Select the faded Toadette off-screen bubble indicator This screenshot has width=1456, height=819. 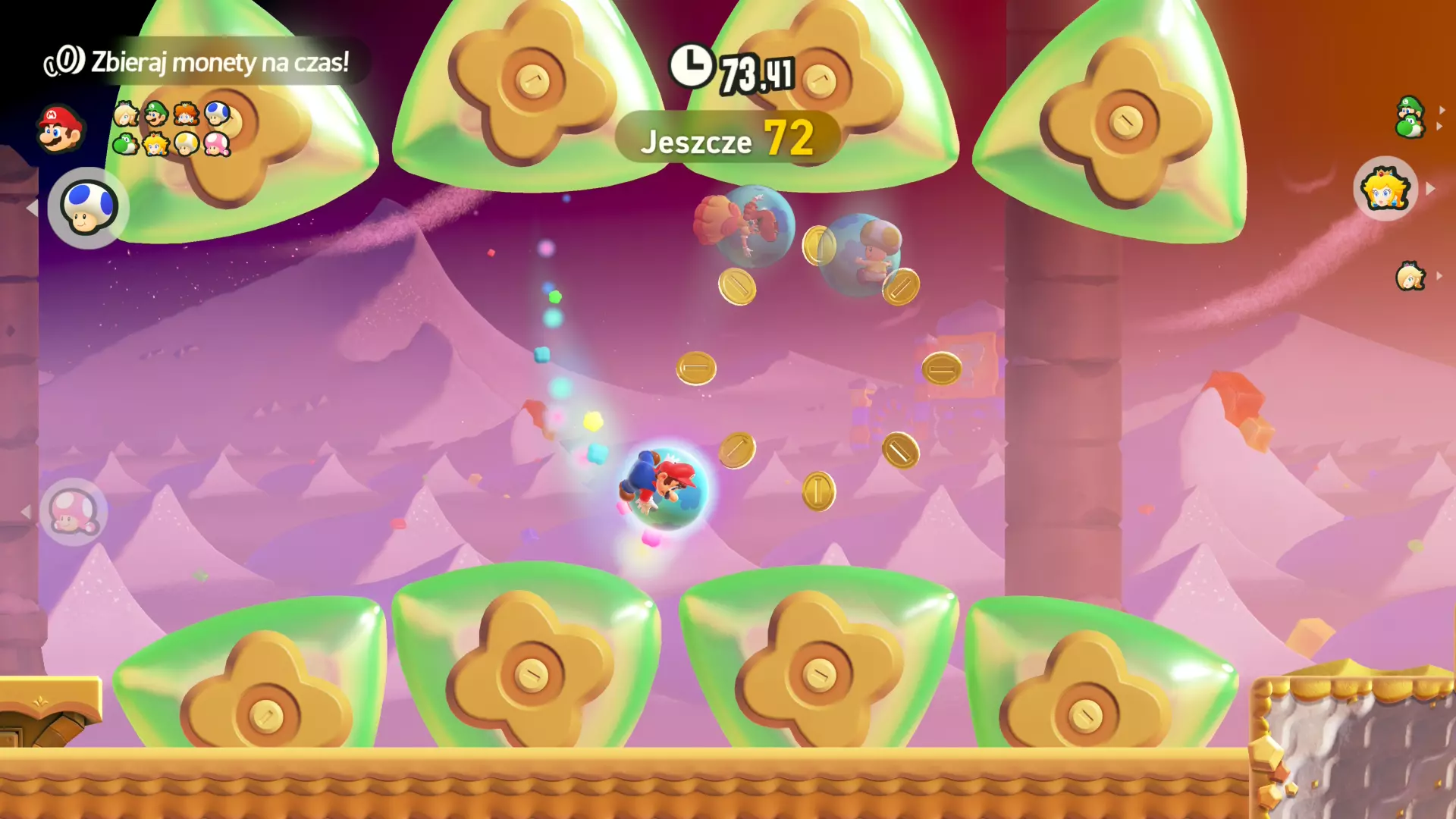[x=73, y=513]
